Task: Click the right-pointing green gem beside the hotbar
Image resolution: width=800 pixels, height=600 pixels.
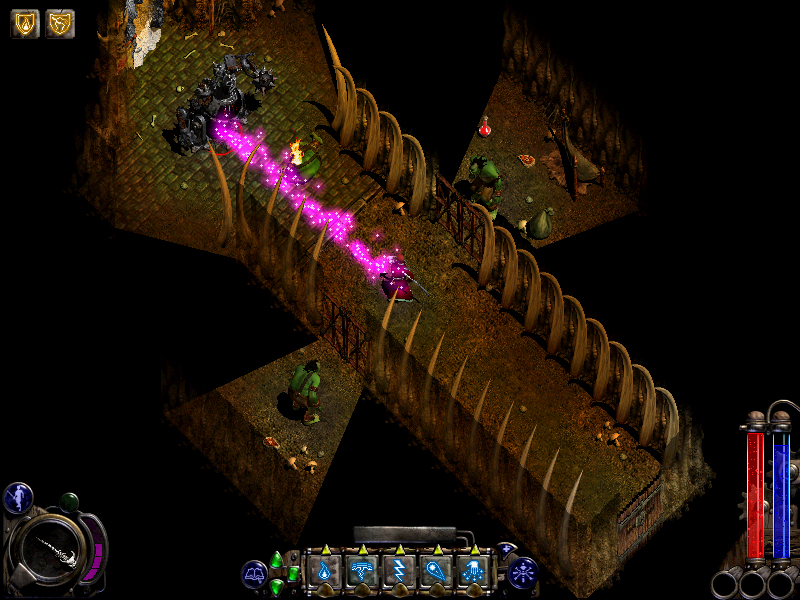Action: tap(292, 573)
